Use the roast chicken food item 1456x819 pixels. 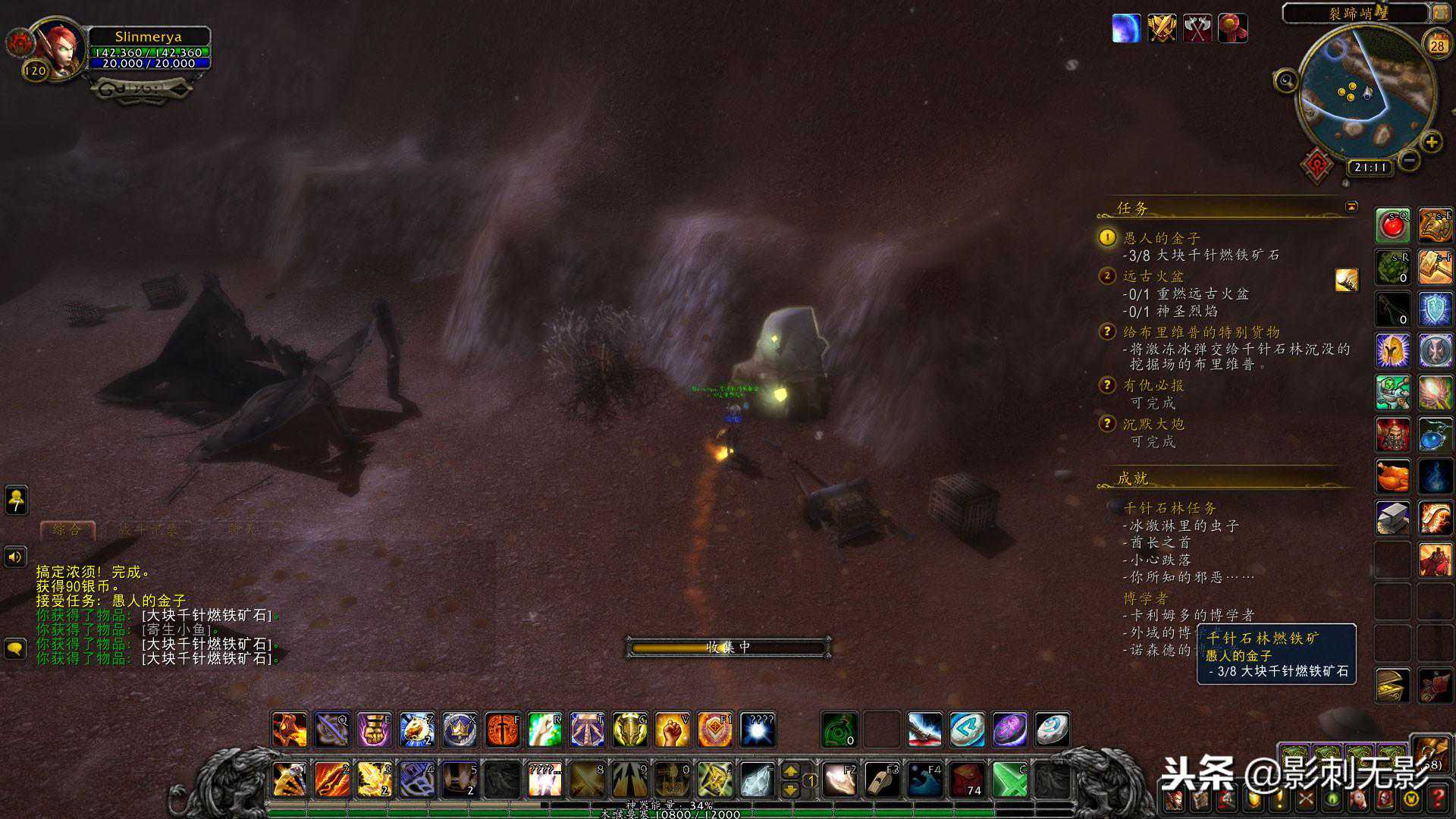(x=1392, y=477)
